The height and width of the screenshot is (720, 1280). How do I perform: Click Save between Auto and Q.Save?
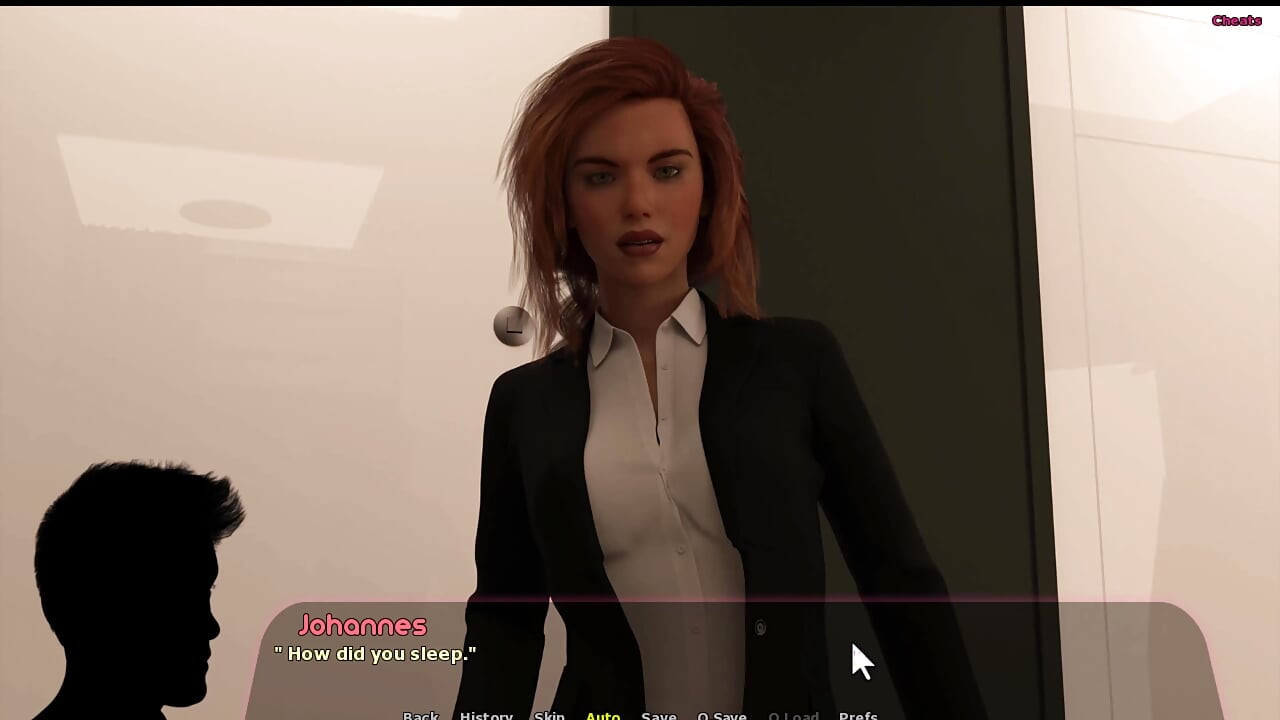658,715
